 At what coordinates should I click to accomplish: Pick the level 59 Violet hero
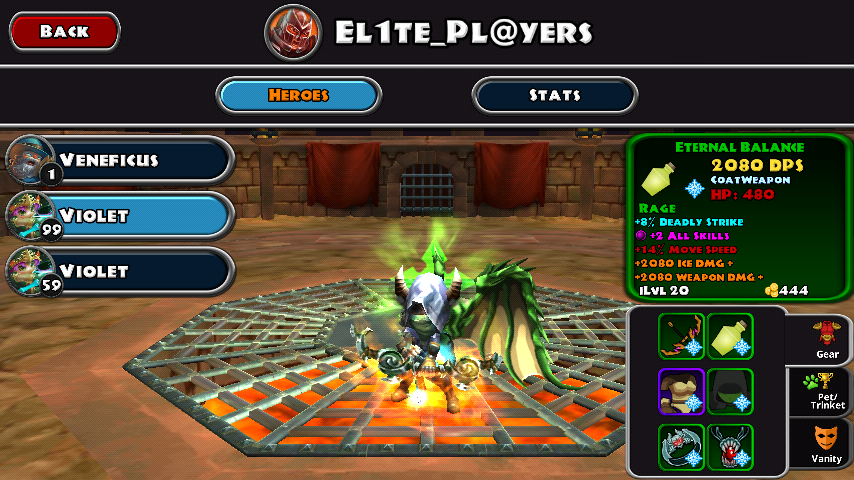tap(121, 271)
